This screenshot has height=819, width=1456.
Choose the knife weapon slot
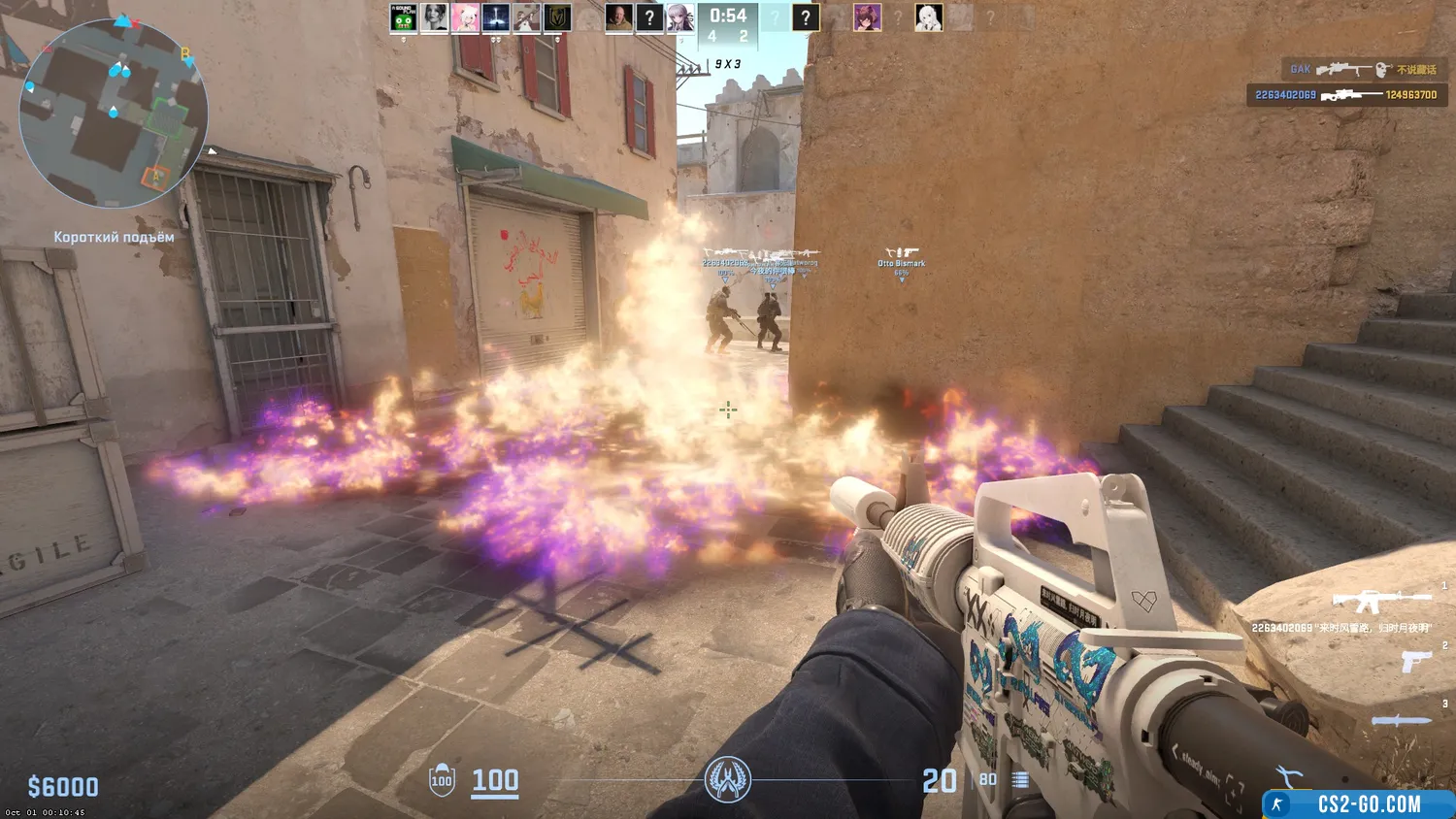click(1401, 720)
